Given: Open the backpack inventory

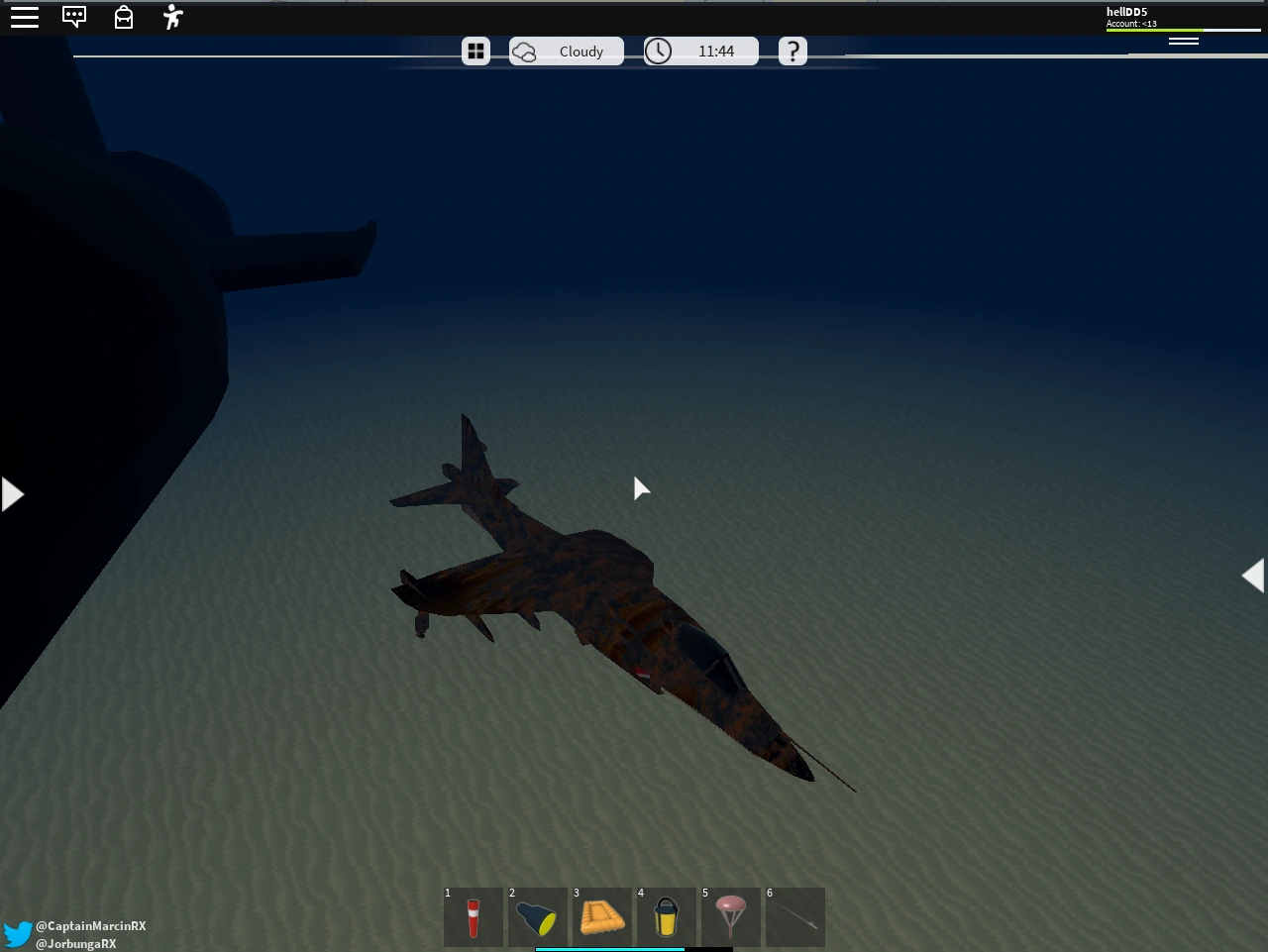Looking at the screenshot, I should pyautogui.click(x=123, y=17).
